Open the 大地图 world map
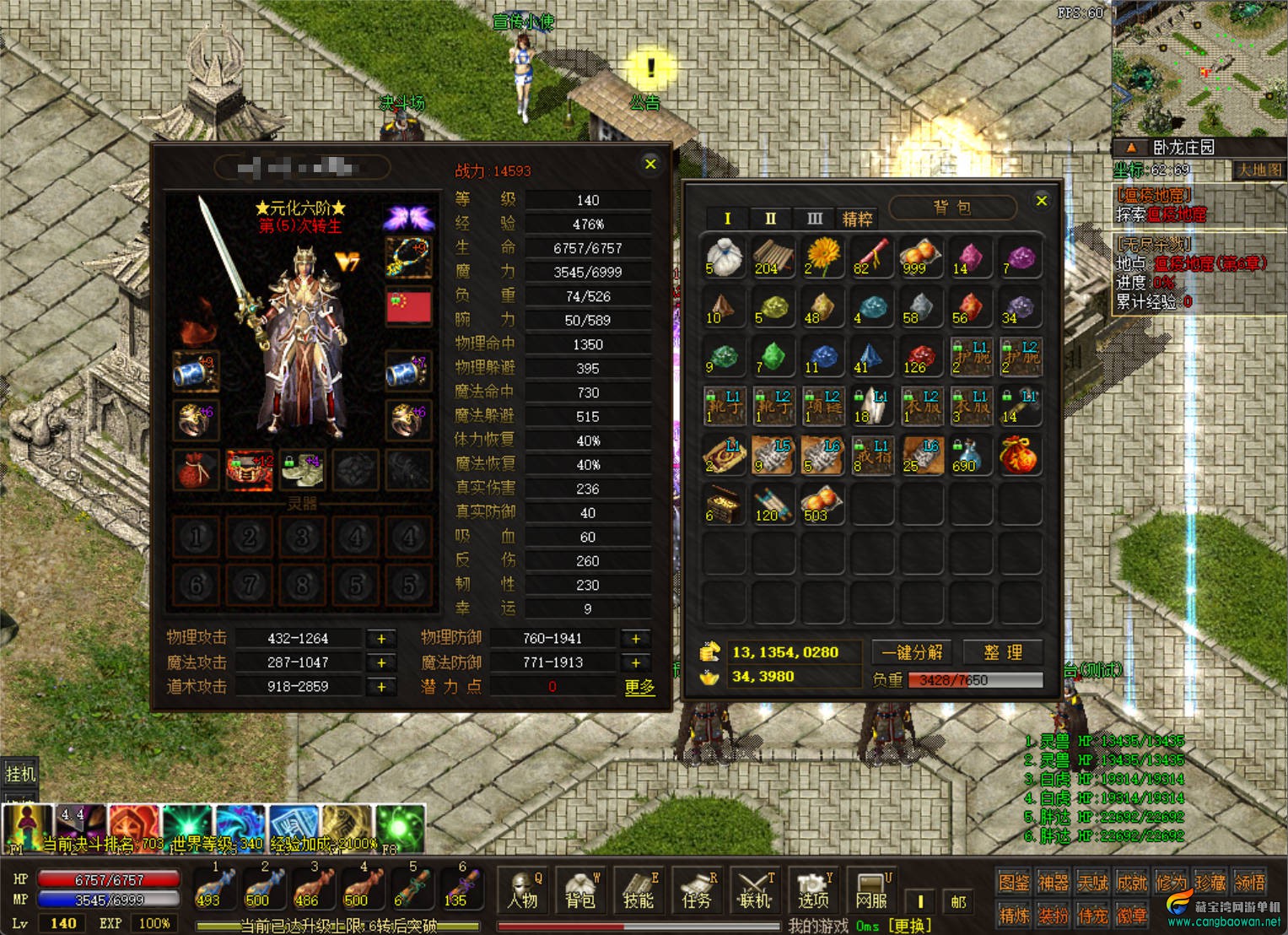 coord(1258,170)
